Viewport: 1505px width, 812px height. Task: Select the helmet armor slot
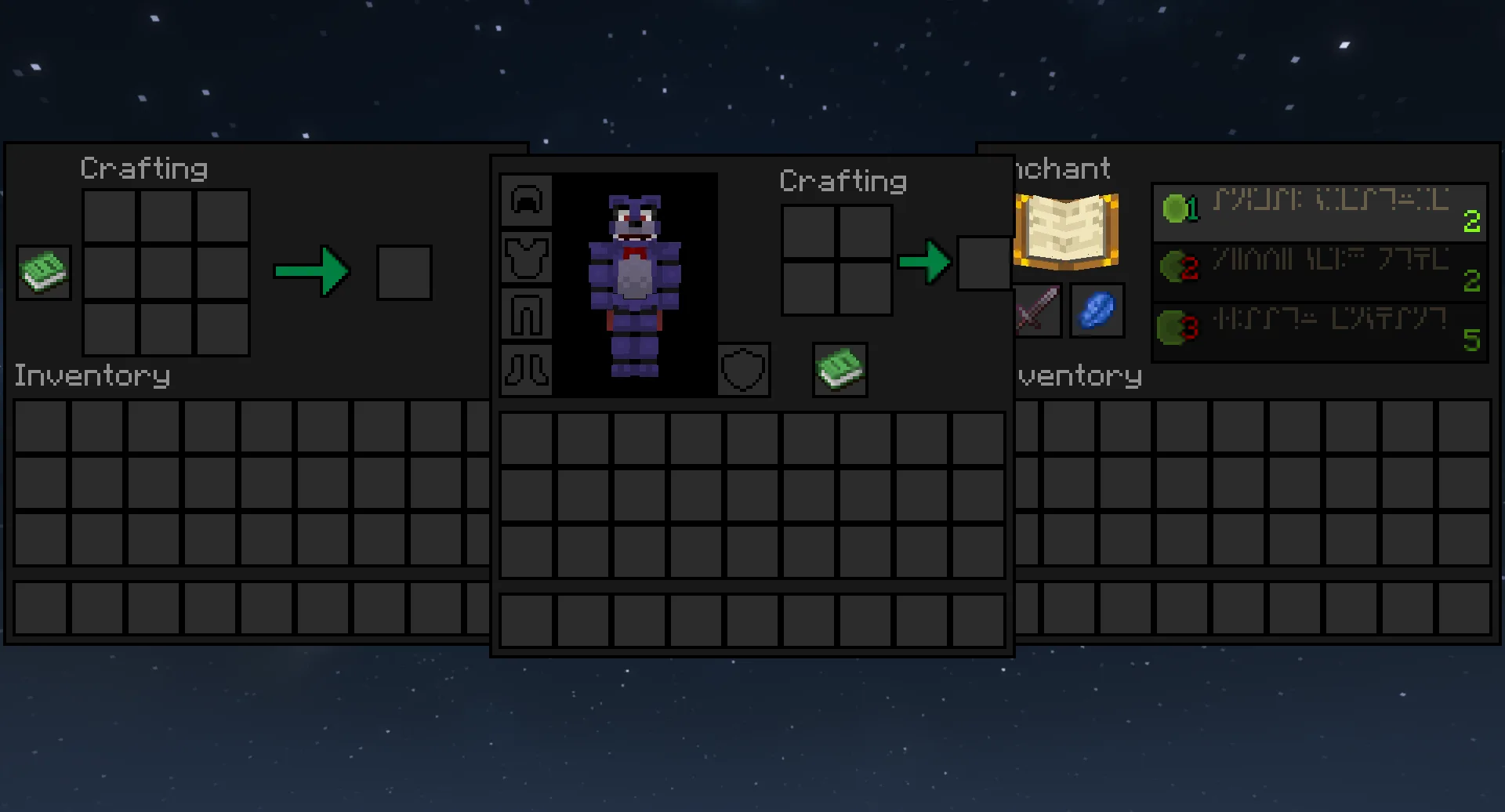[x=525, y=200]
